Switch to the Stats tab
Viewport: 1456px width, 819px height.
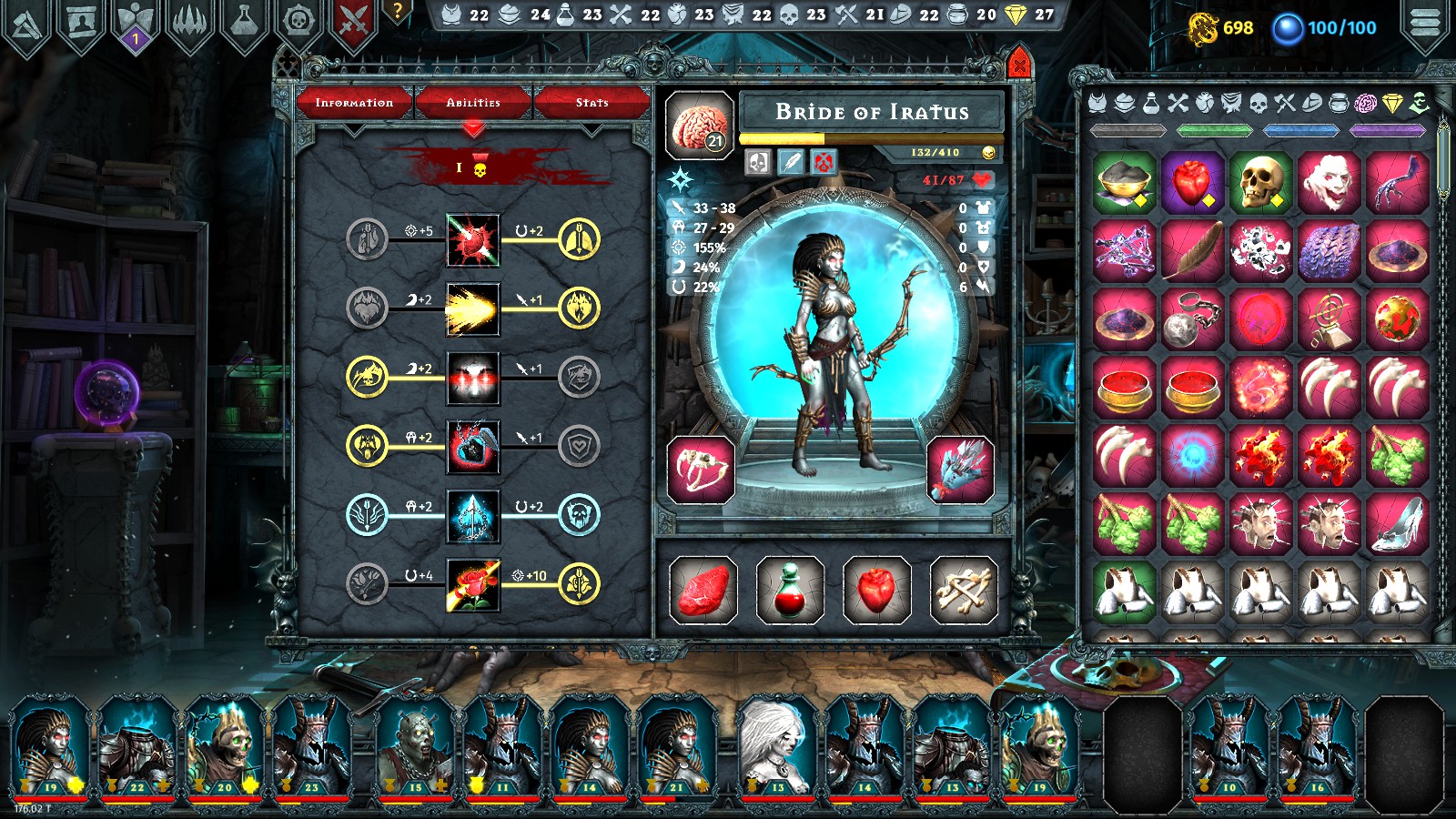pyautogui.click(x=592, y=102)
